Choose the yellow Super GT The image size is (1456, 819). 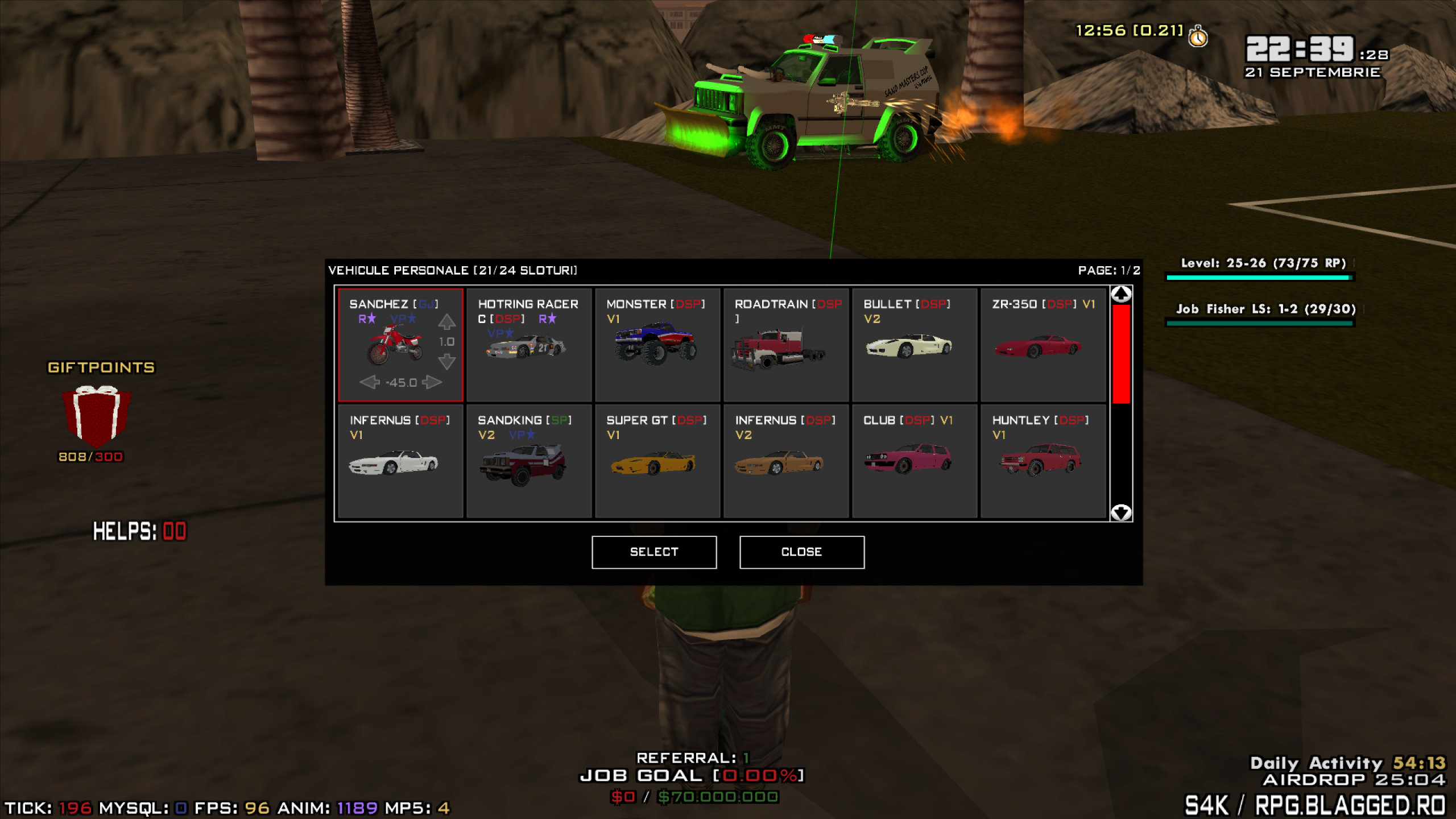(657, 461)
